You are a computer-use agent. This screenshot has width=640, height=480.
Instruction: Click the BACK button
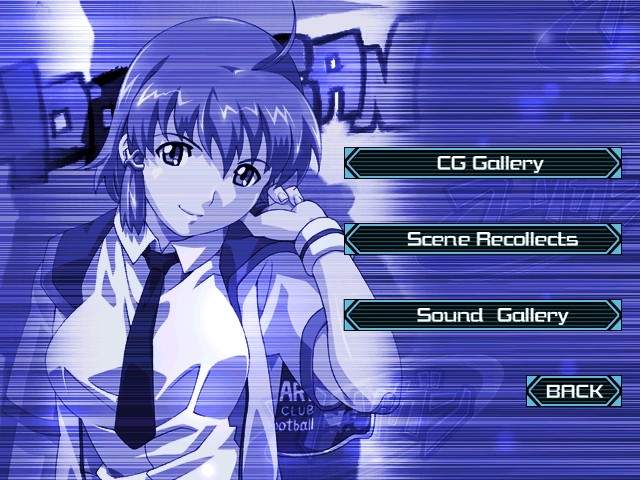[574, 391]
